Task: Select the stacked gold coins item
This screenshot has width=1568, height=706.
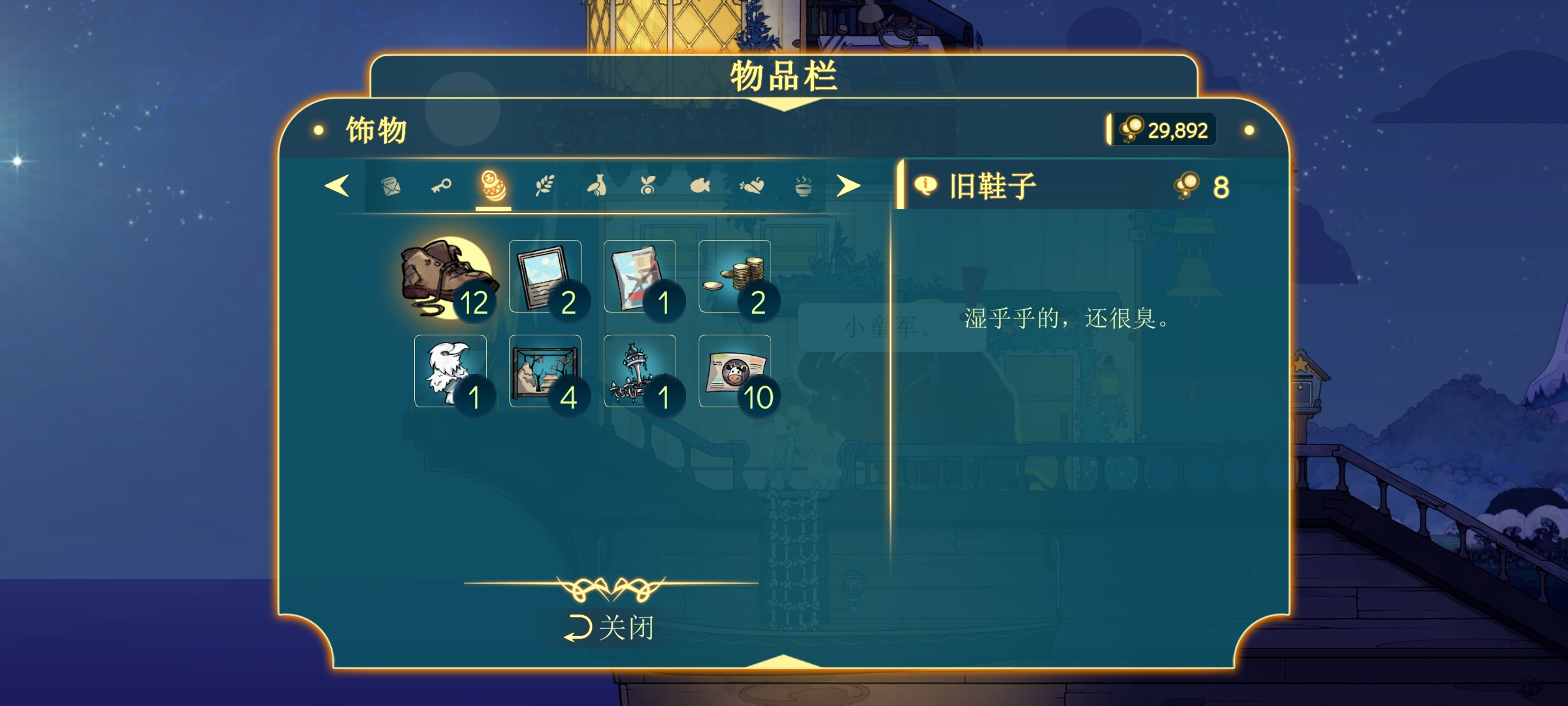Action: (734, 277)
